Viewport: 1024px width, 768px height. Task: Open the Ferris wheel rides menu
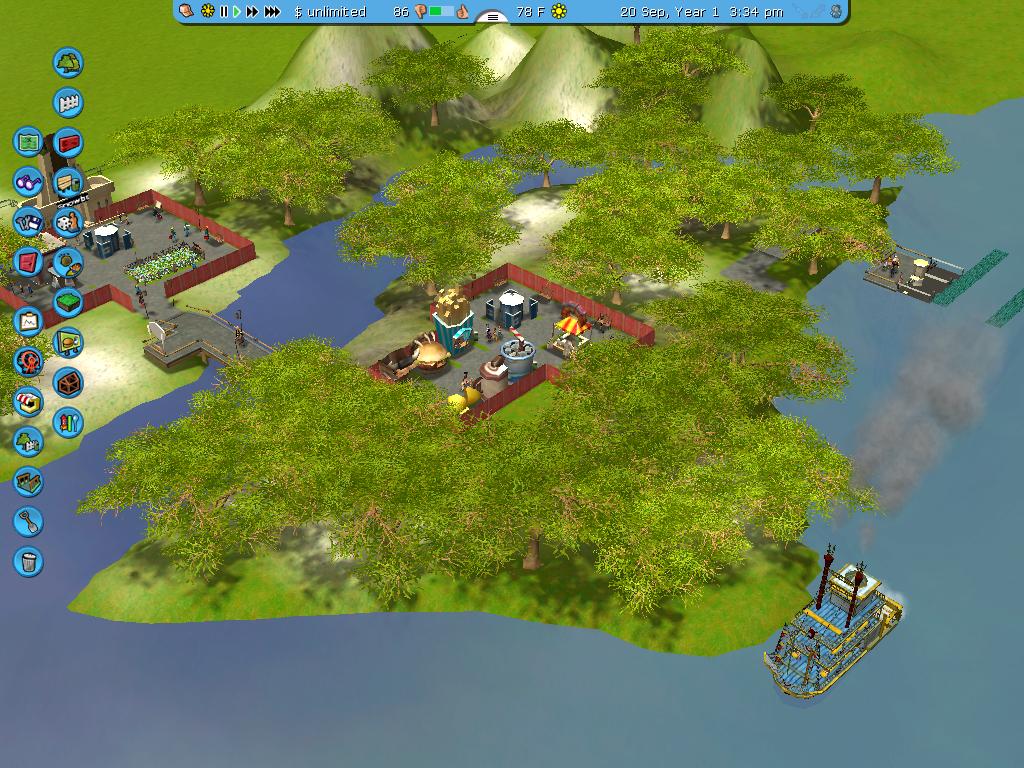pos(28,361)
